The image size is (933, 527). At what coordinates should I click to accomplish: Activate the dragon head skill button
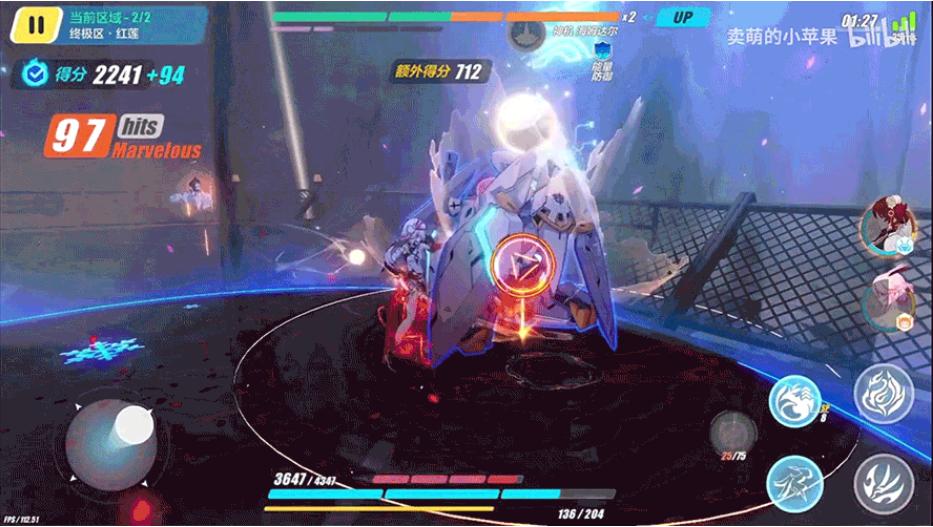pos(794,400)
